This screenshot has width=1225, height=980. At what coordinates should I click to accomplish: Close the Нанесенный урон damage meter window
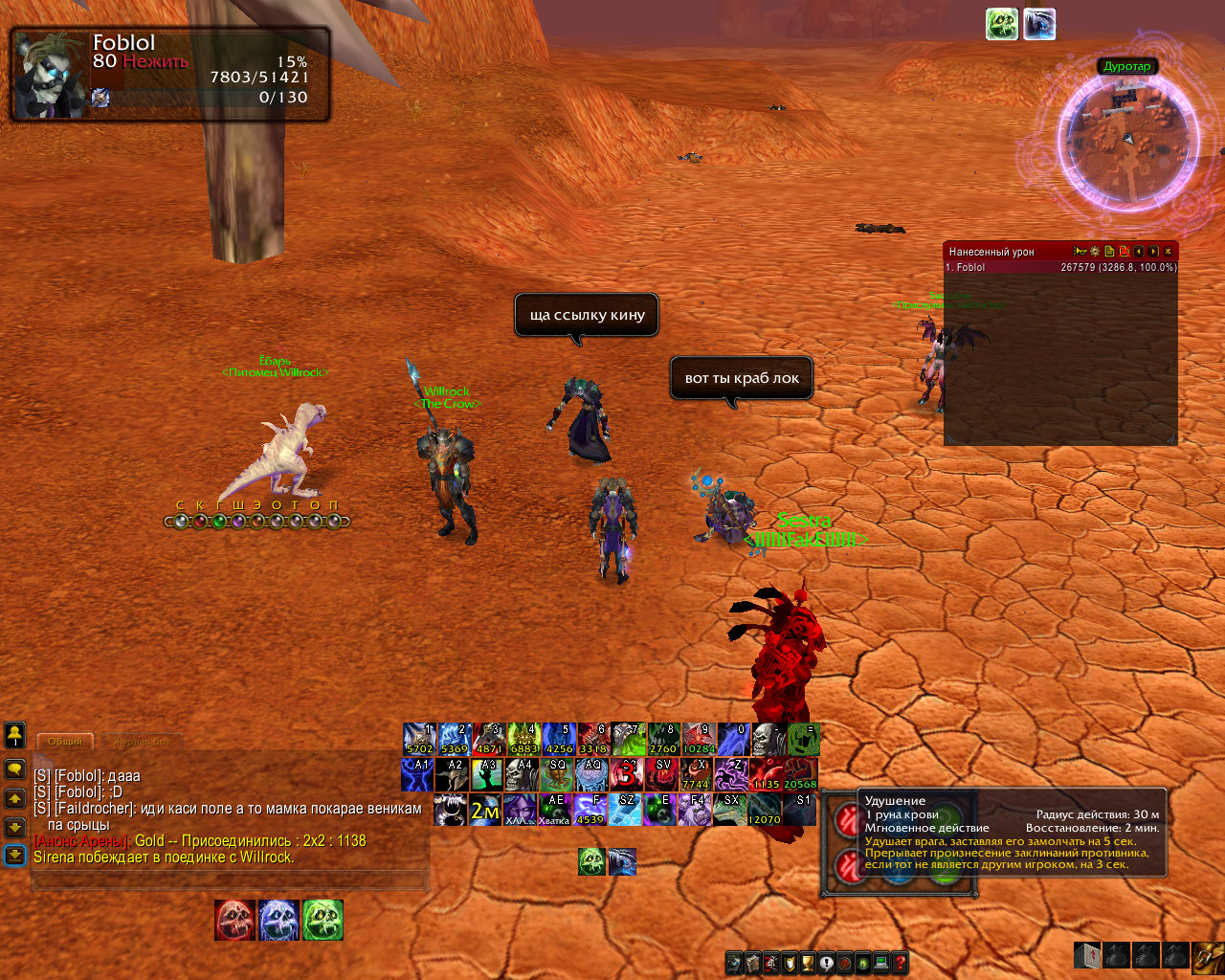pos(1168,252)
